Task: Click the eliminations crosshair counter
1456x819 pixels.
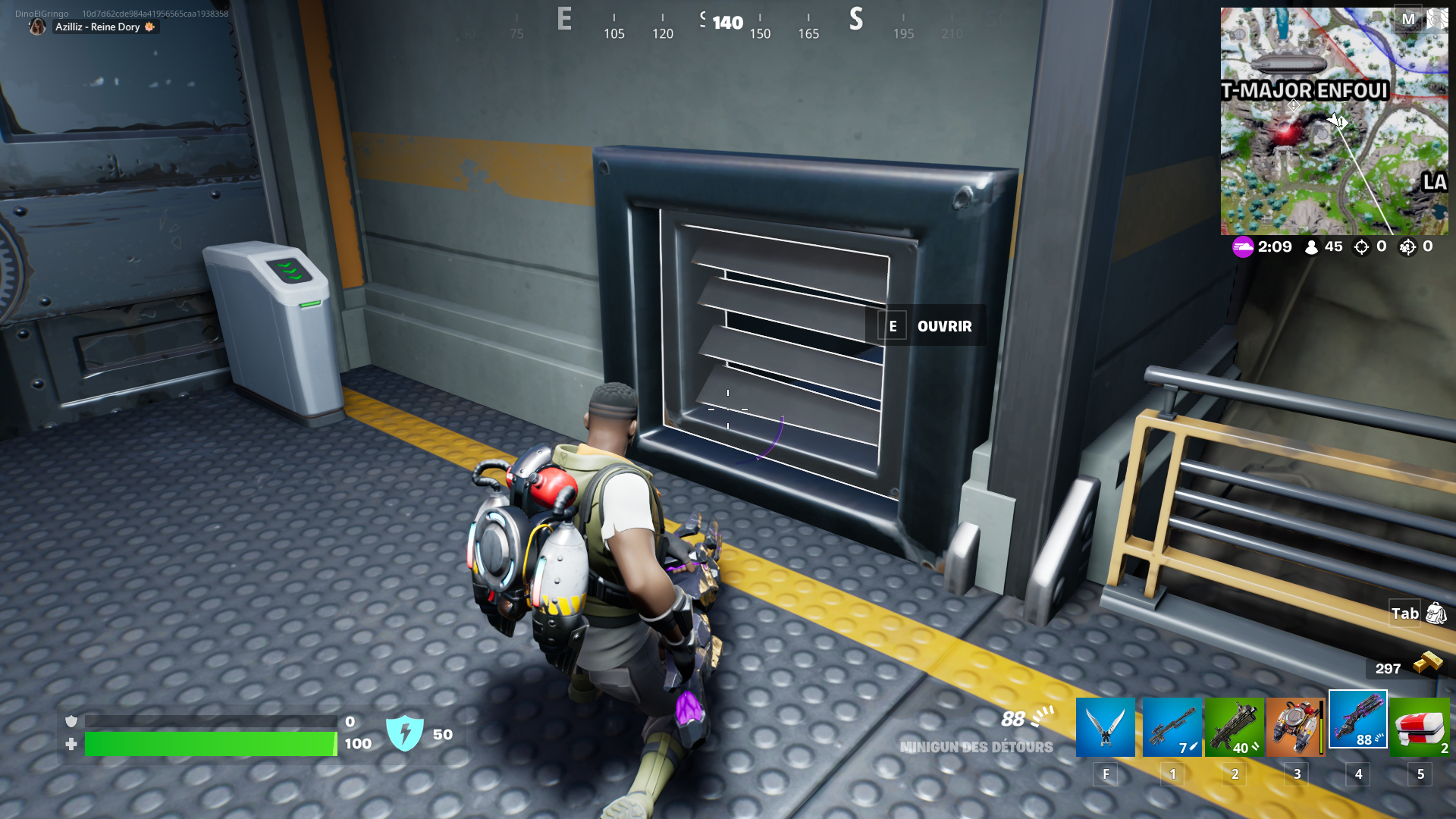Action: tap(1360, 246)
